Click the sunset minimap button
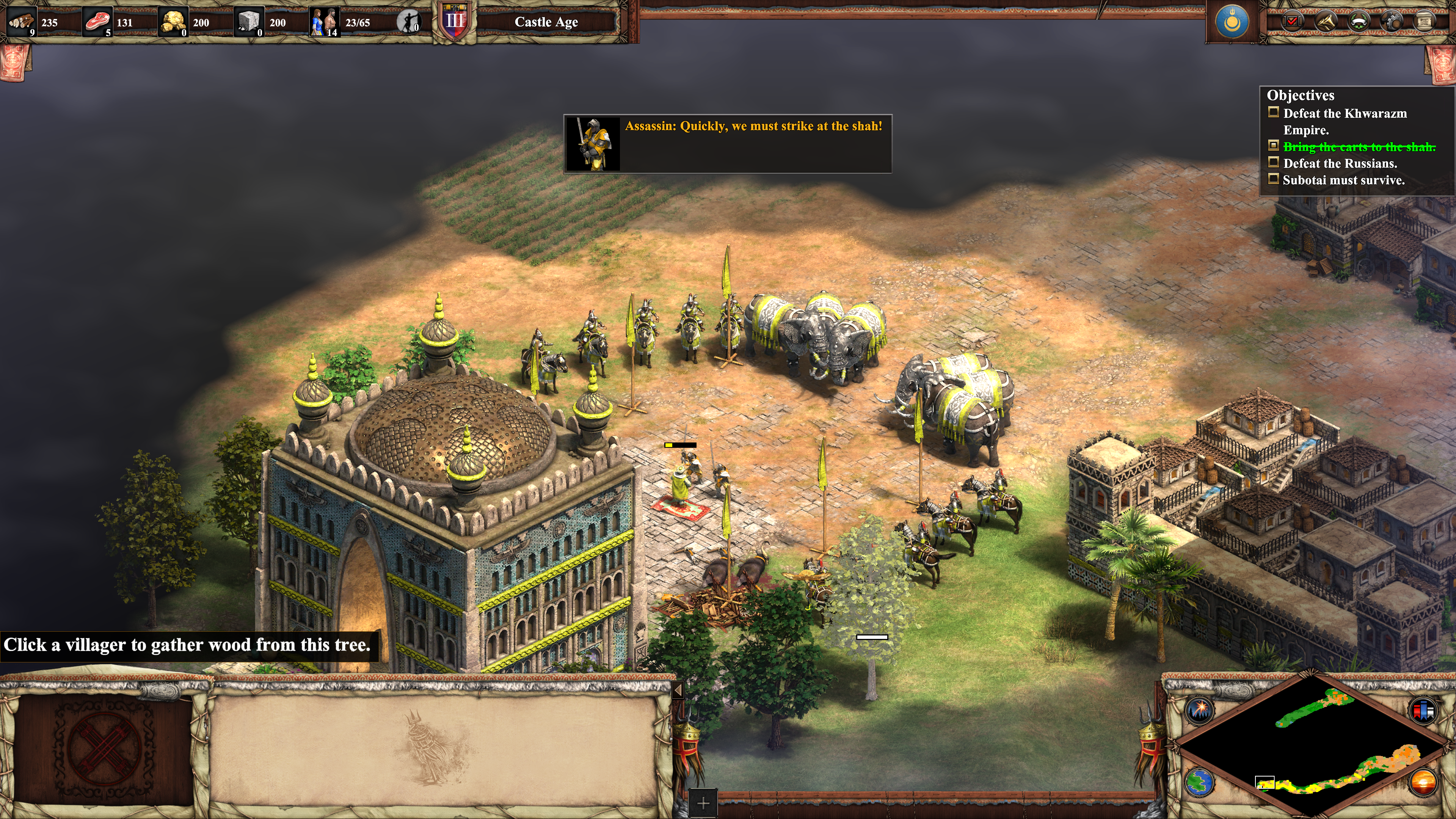The height and width of the screenshot is (819, 1456). pyautogui.click(x=1423, y=783)
